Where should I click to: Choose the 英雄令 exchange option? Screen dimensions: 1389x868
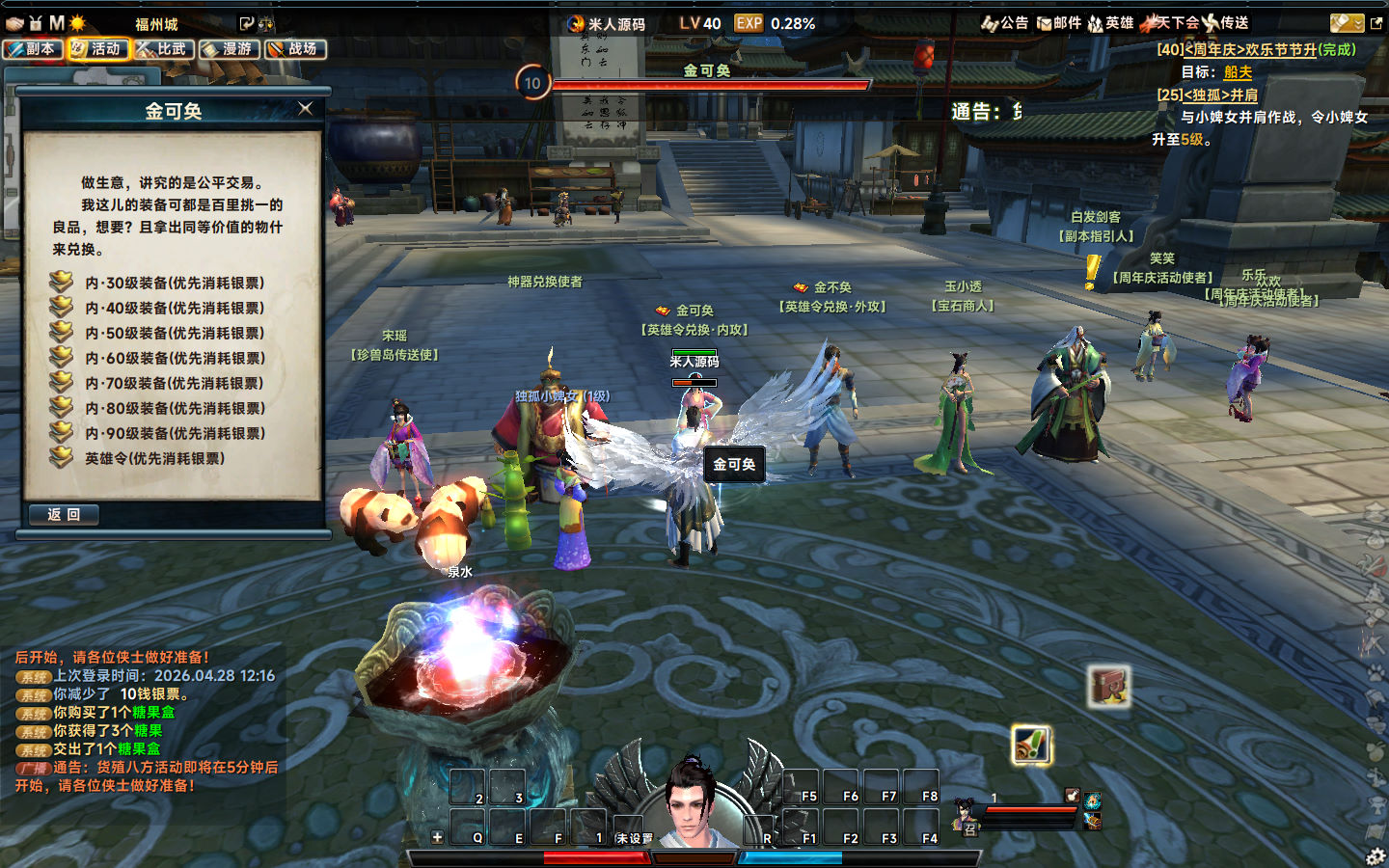(x=154, y=458)
